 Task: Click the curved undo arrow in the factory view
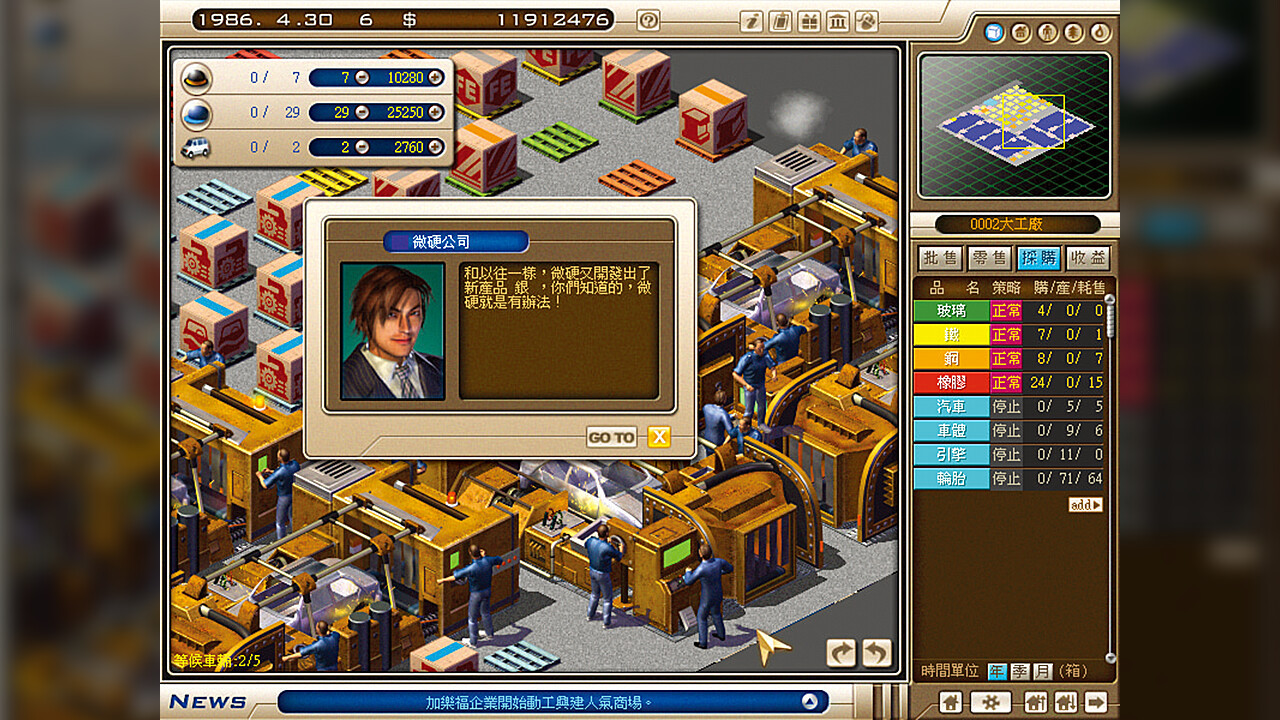[x=876, y=652]
